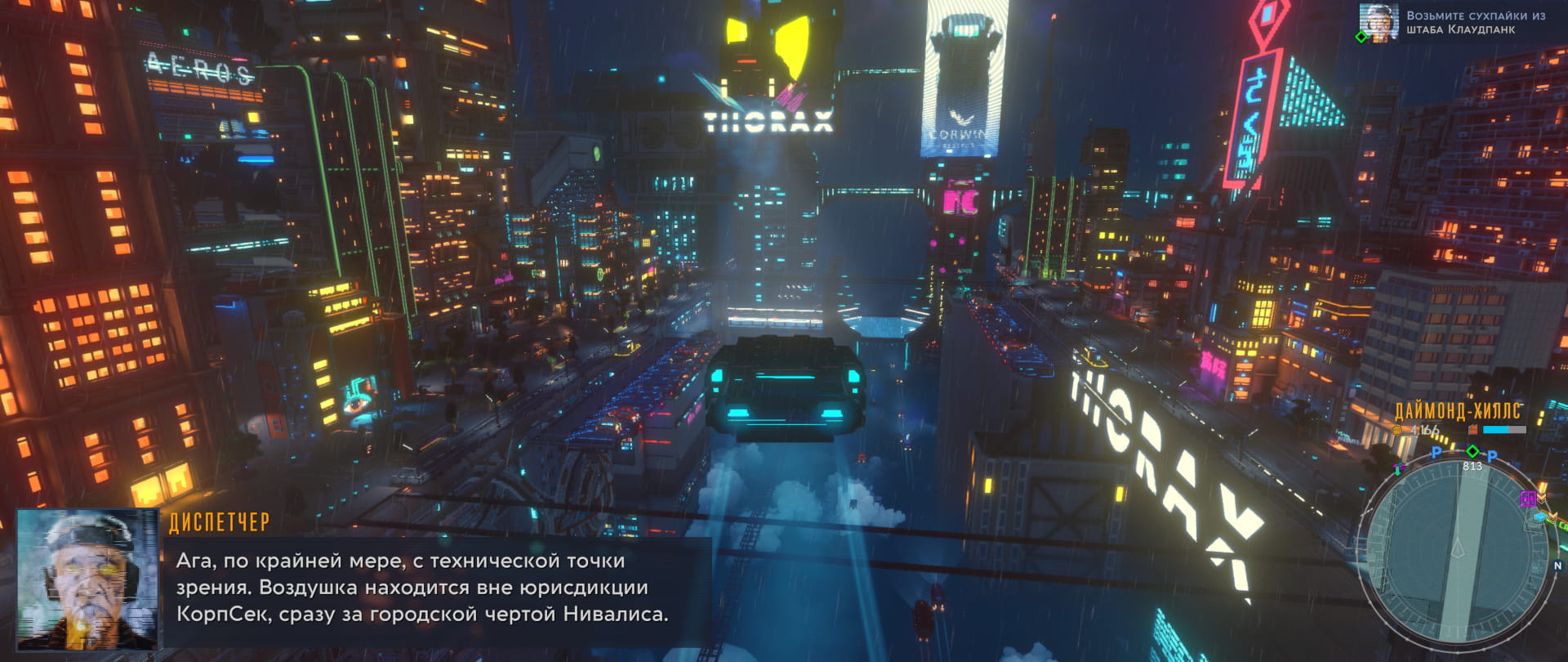Click the magenta marker on the minimap's right edge
The height and width of the screenshot is (662, 1568).
[x=1528, y=499]
